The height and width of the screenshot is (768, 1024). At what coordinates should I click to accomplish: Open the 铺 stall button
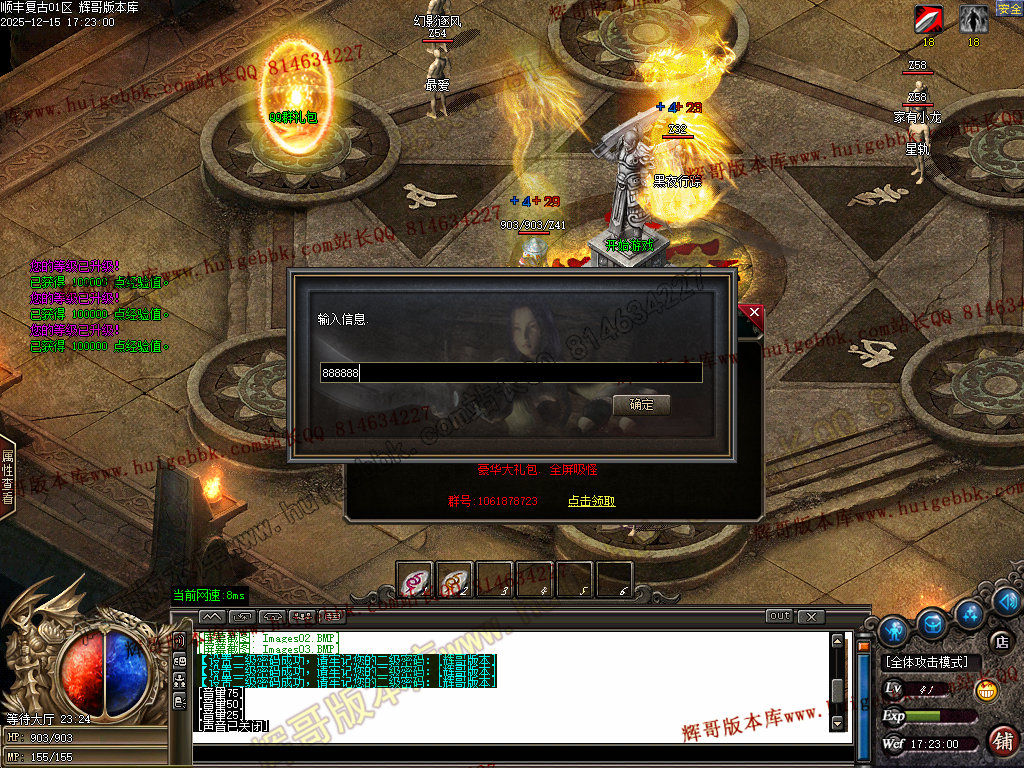[1003, 740]
